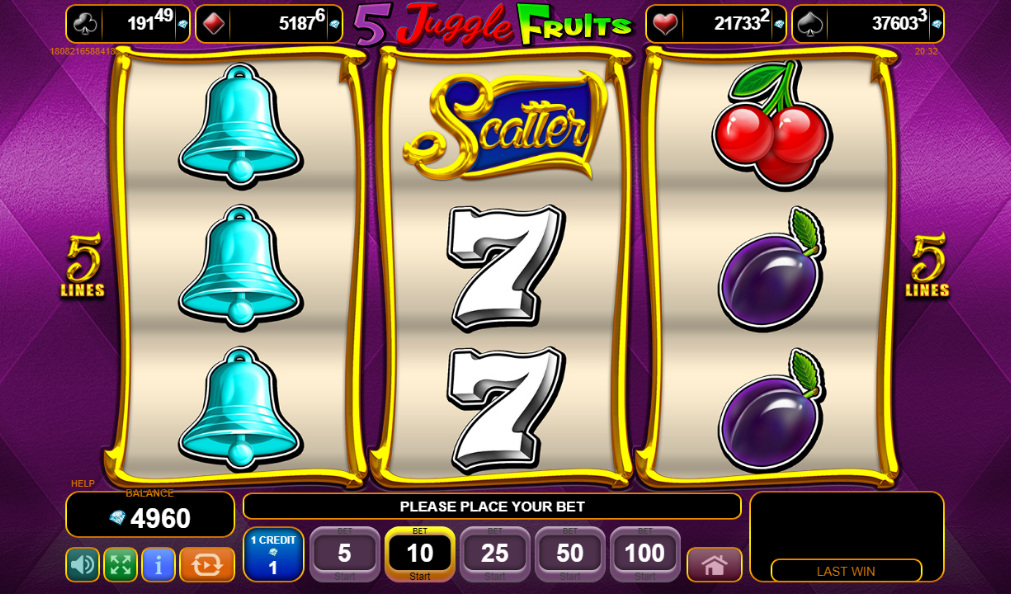Choose the 50 bet button
The height and width of the screenshot is (594, 1011).
pyautogui.click(x=570, y=554)
